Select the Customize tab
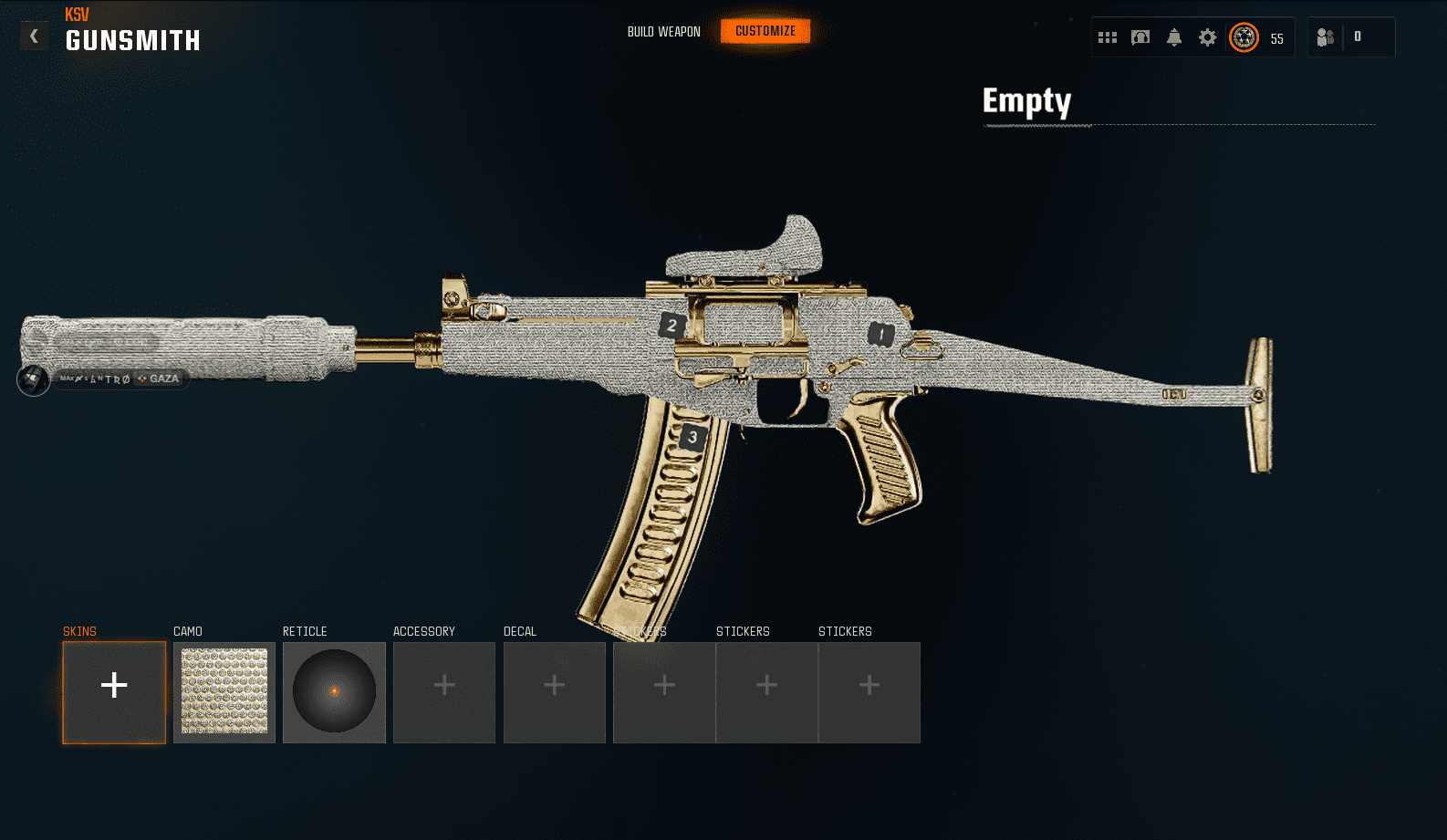 (x=765, y=32)
